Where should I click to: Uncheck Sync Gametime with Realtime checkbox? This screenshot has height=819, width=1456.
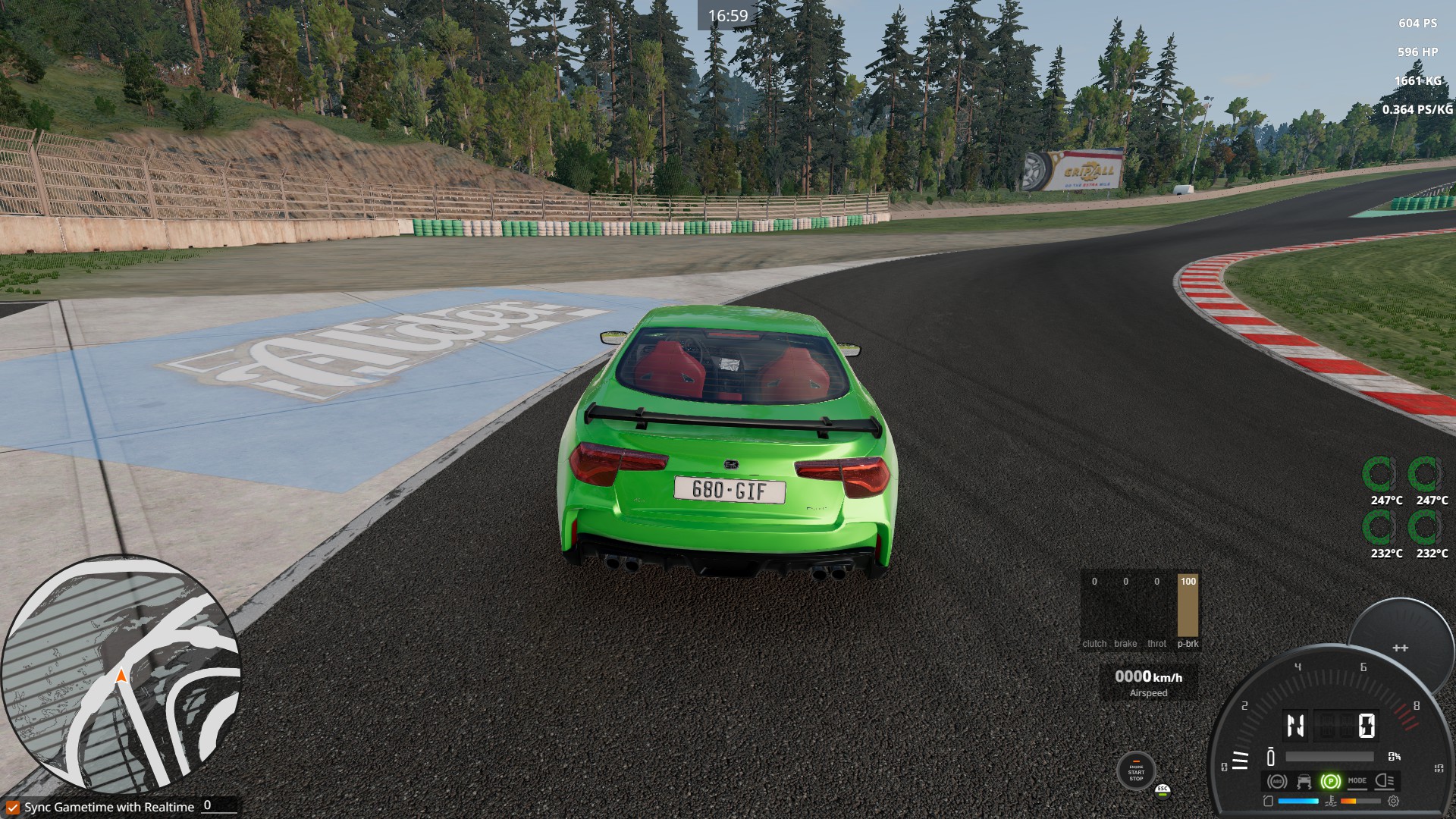13,808
